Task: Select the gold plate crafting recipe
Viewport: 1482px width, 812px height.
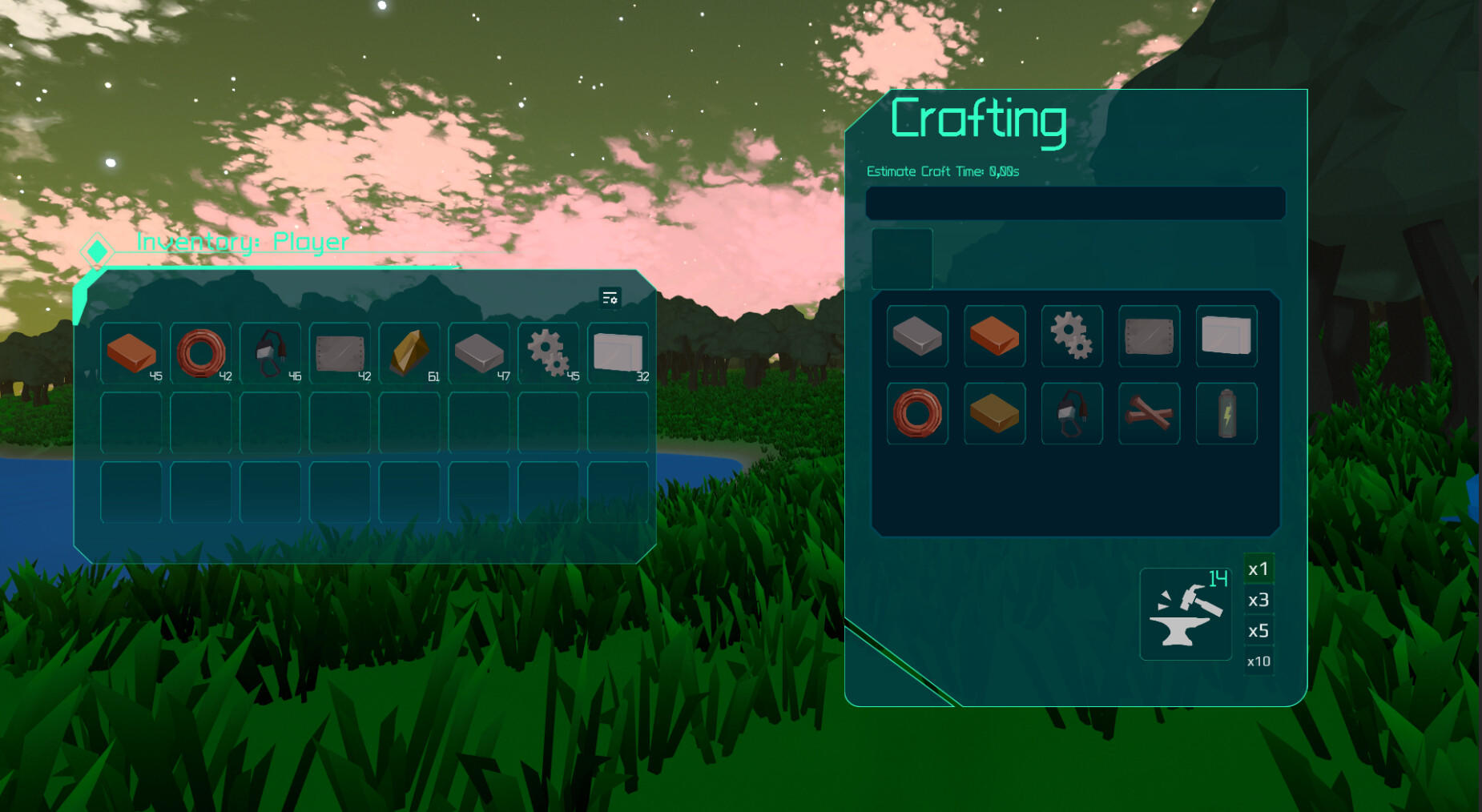Action: (994, 413)
